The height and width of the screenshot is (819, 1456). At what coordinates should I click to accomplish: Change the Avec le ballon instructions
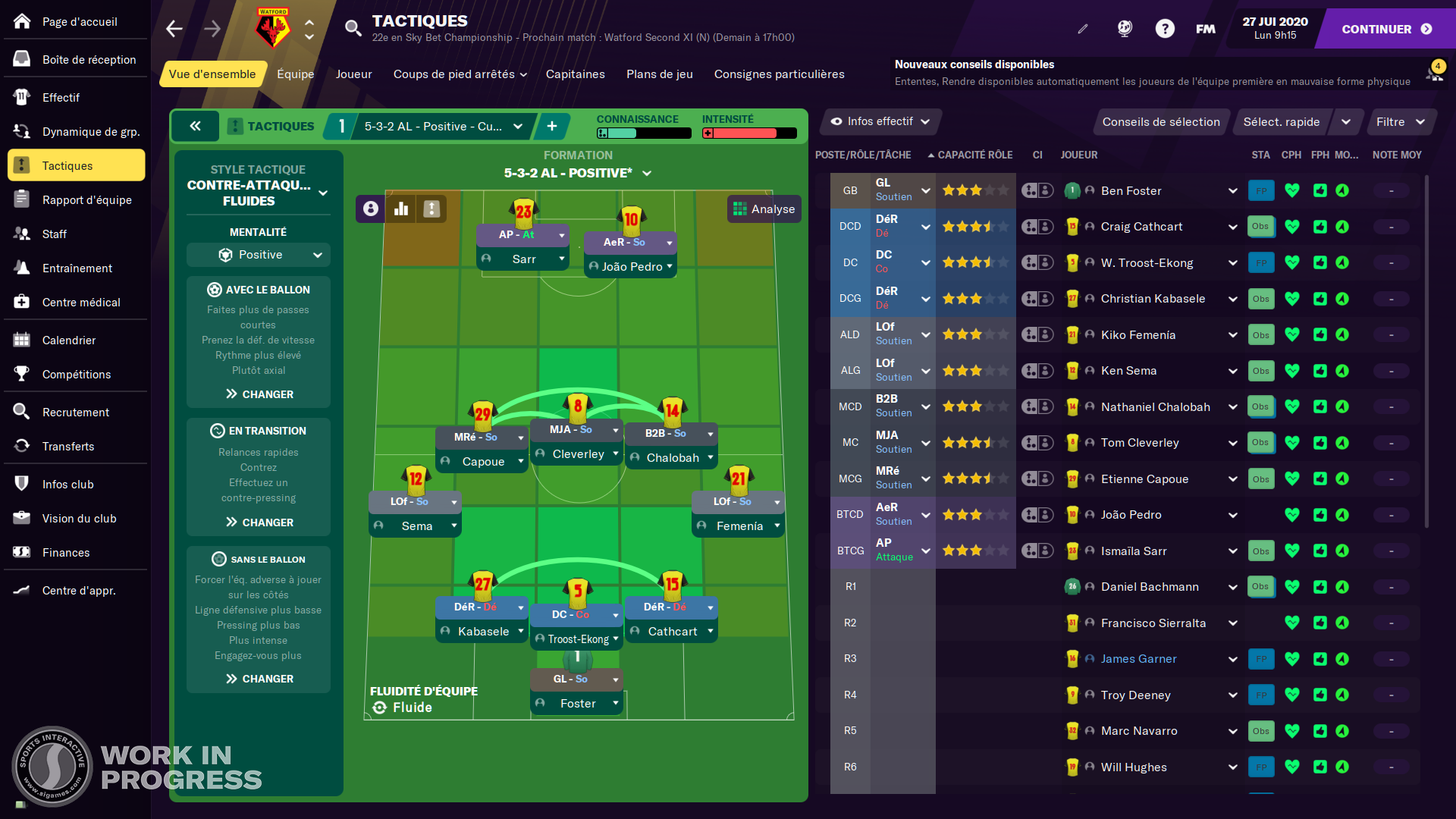(x=259, y=394)
